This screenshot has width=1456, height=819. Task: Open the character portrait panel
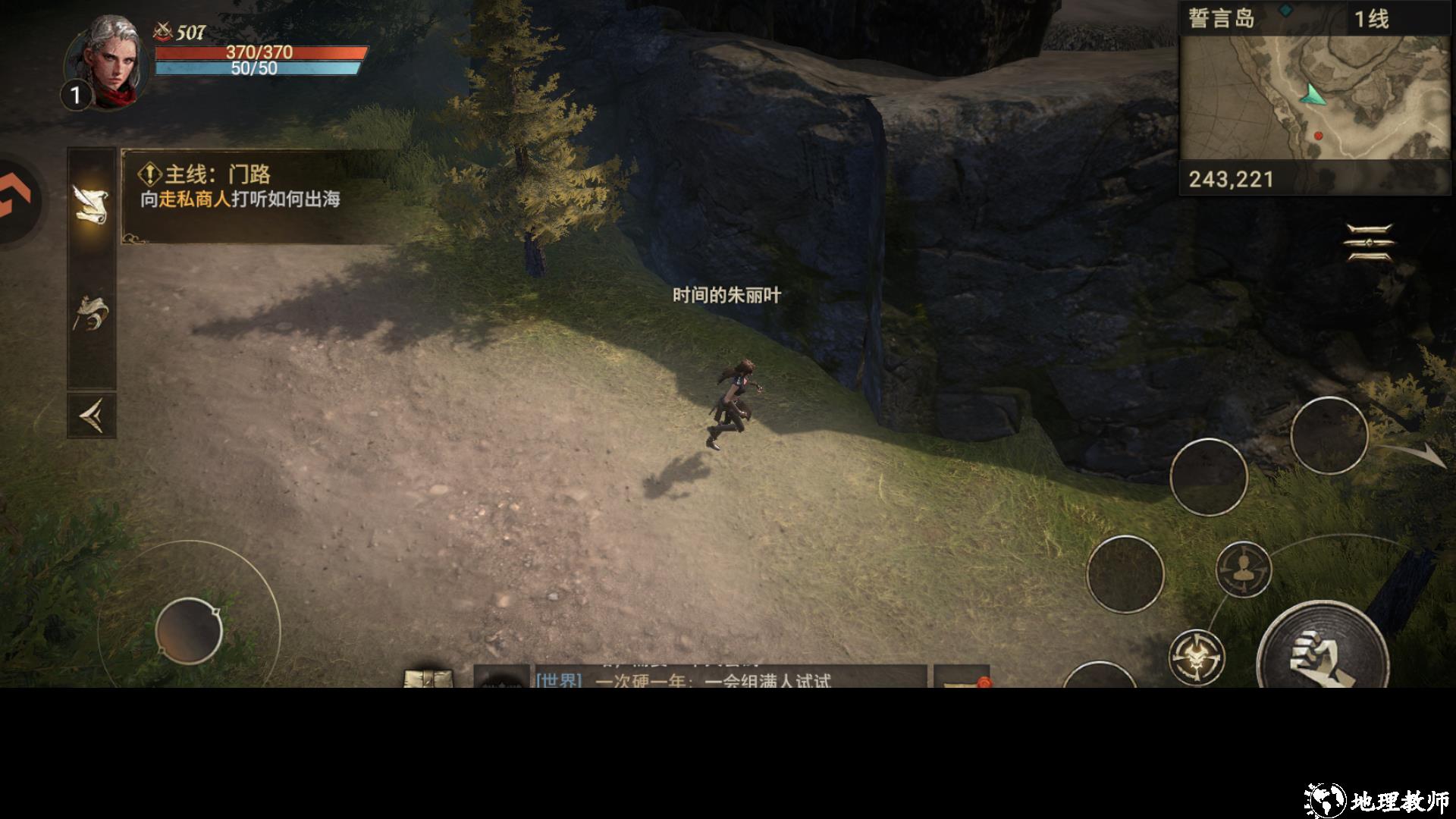[106, 62]
